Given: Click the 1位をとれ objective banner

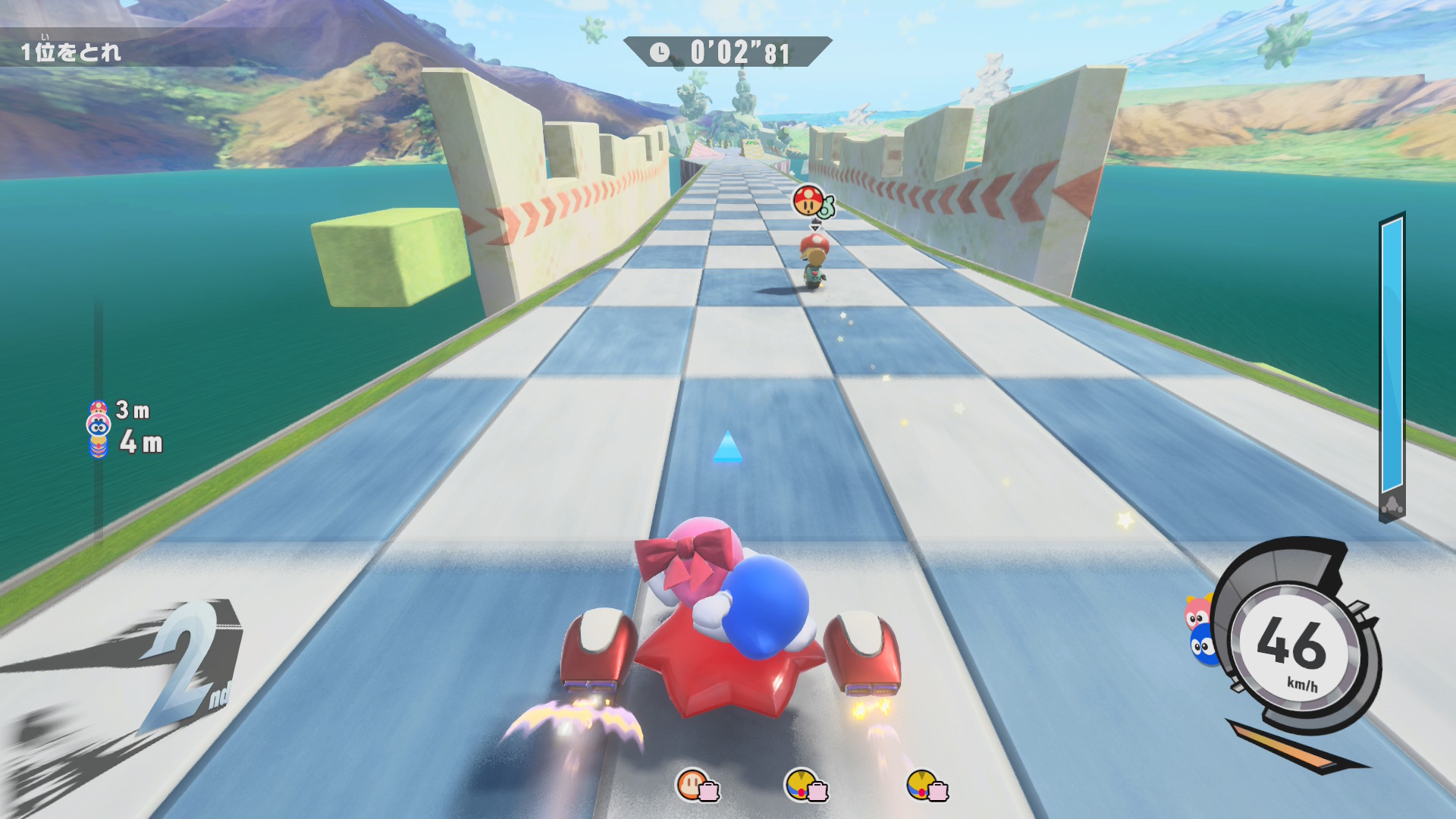Looking at the screenshot, I should coord(71,52).
